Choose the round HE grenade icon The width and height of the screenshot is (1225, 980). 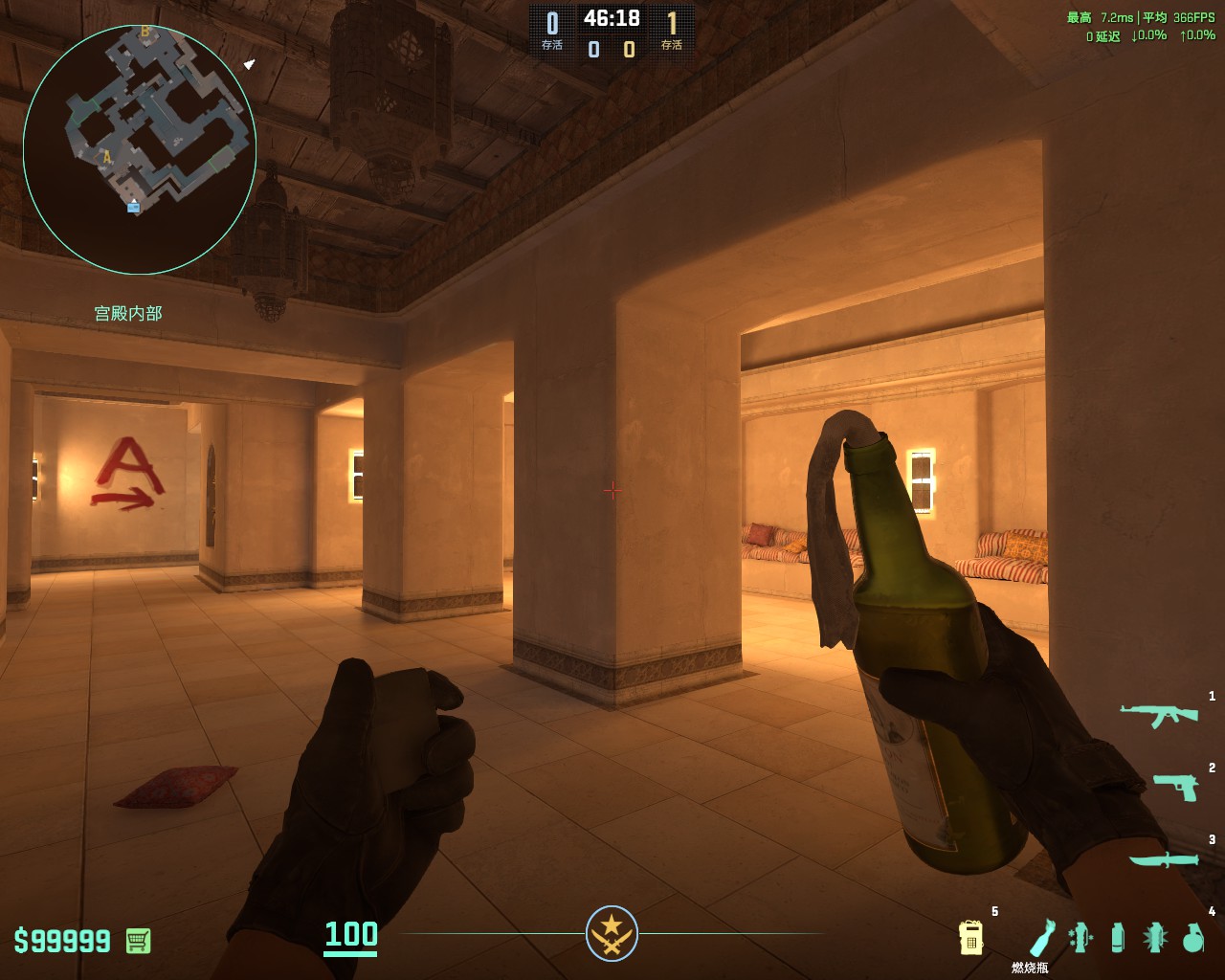click(1192, 938)
